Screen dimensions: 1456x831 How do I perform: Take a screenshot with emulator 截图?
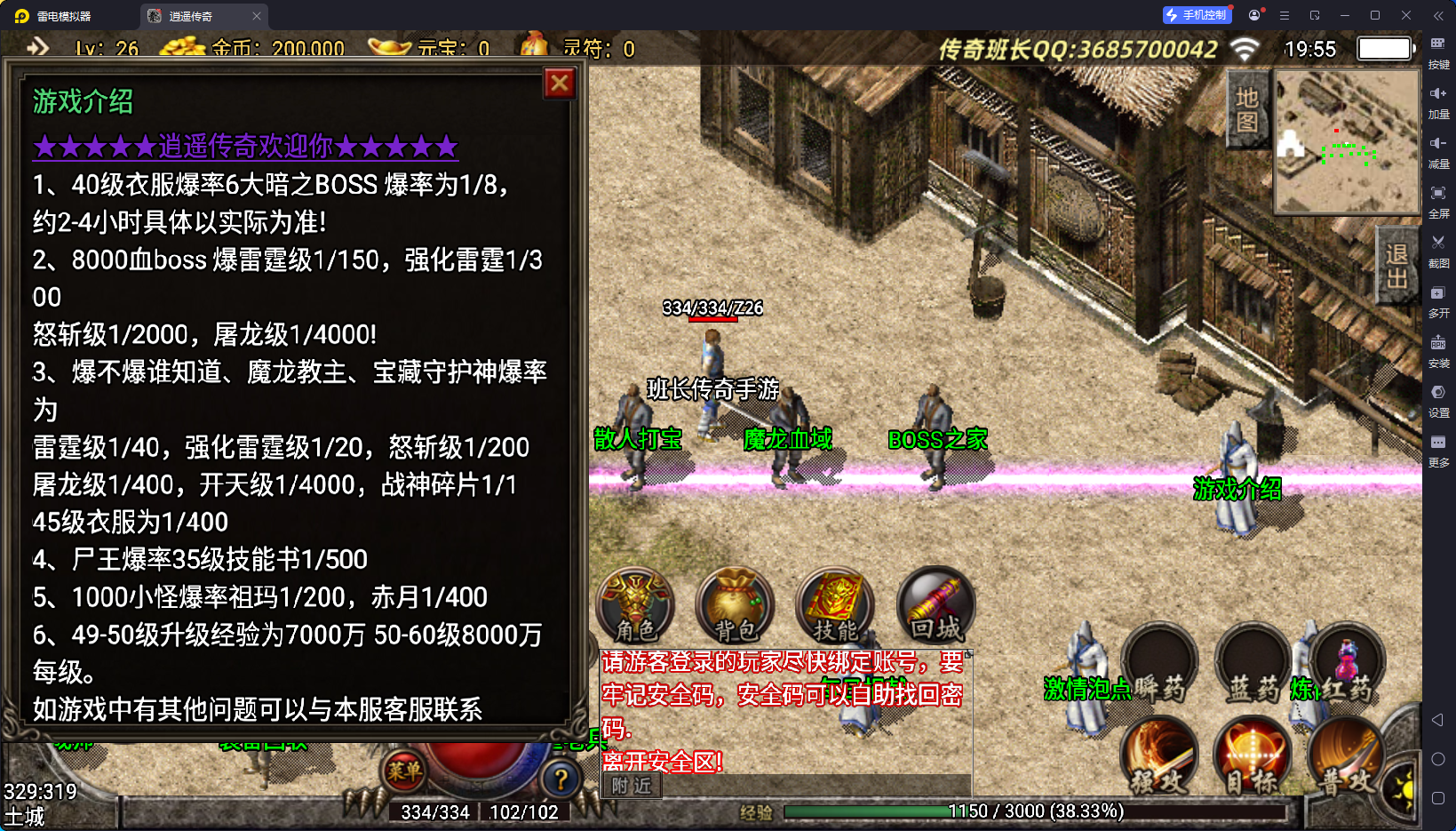click(1438, 250)
